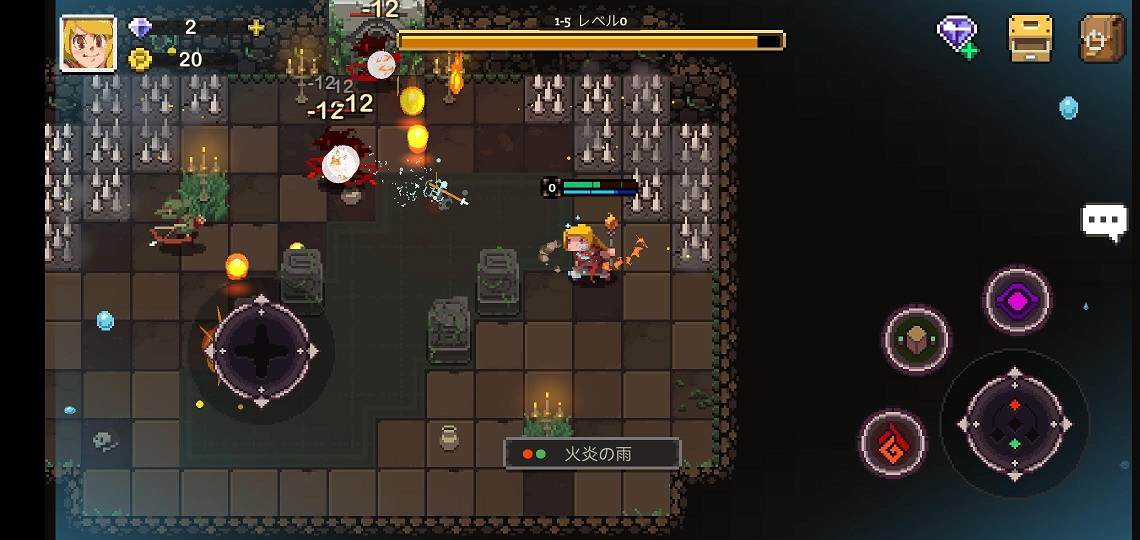1140x540 pixels.
Task: Tap the main attack button
Action: 1014,422
